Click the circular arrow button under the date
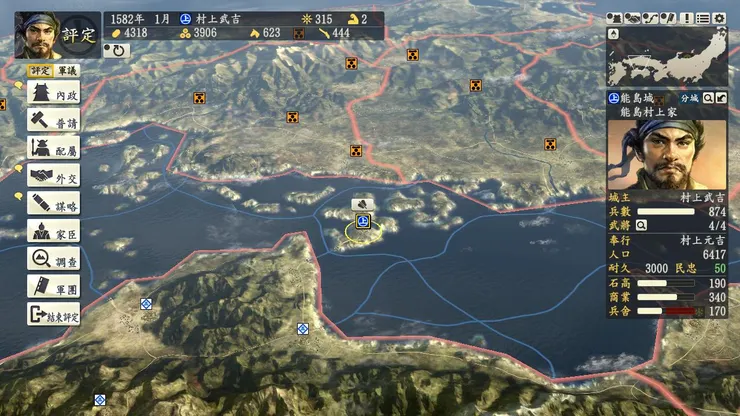The image size is (740, 416). click(117, 49)
